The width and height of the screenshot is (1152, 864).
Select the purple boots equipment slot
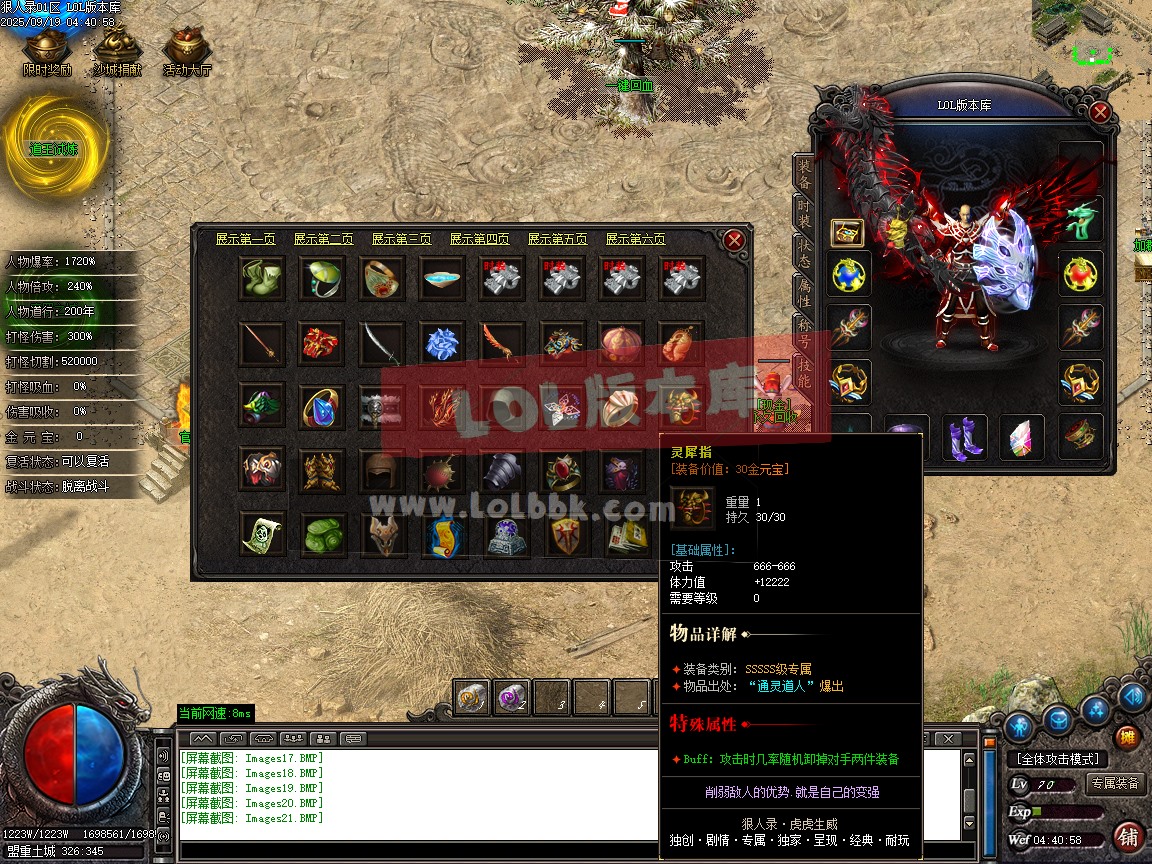(964, 438)
